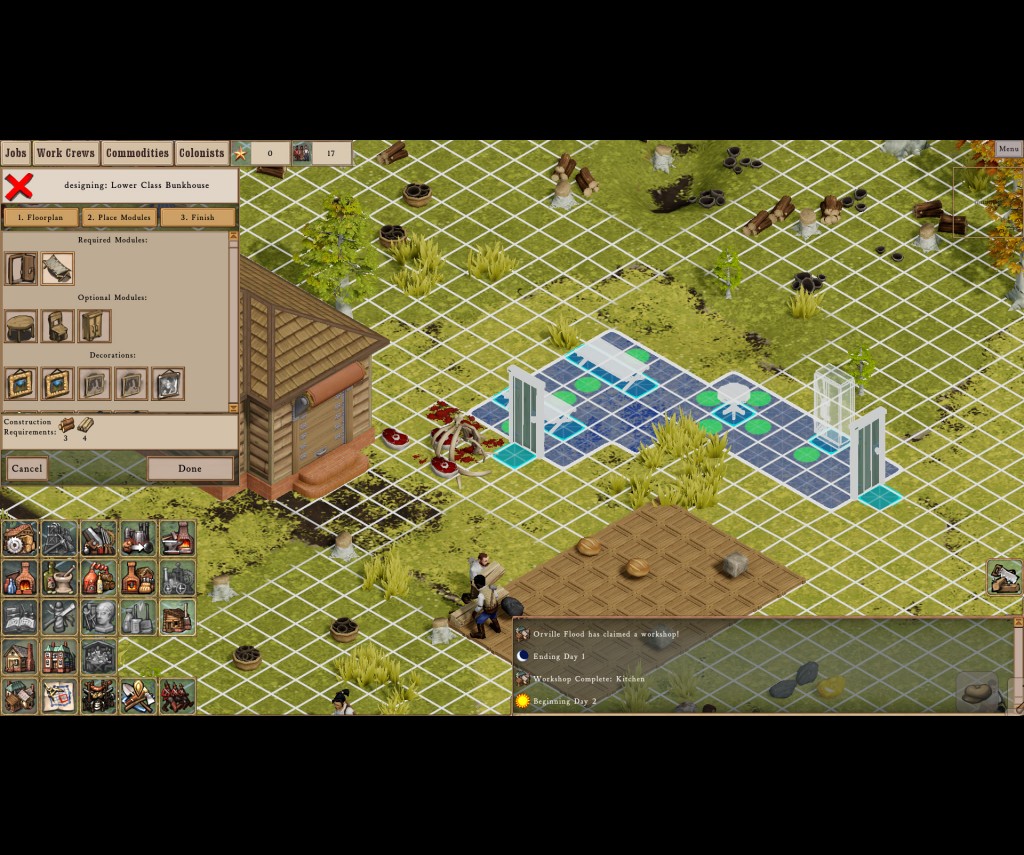Open the Commodities menu

(137, 153)
